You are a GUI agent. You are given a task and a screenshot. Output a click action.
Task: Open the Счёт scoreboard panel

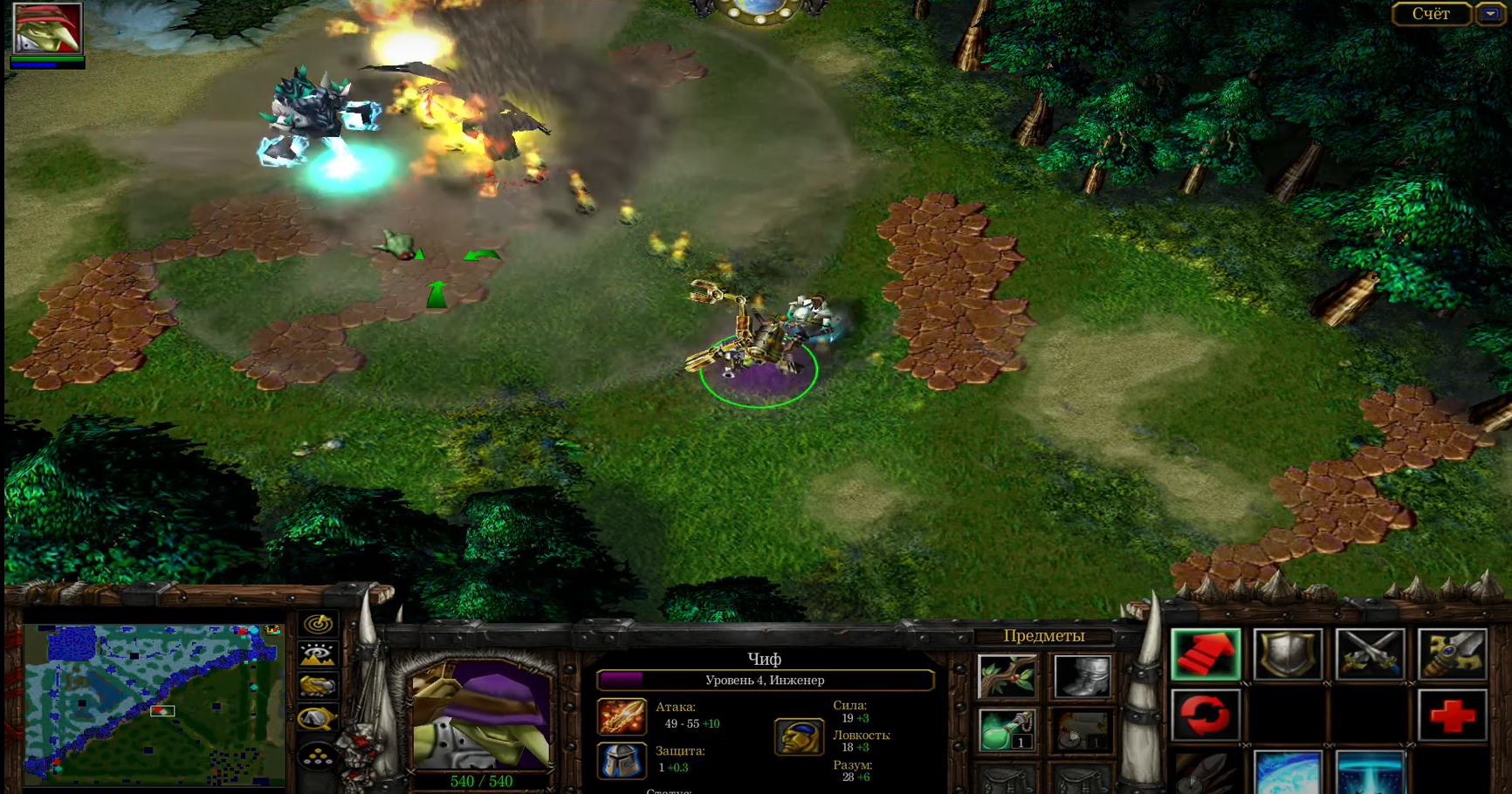[1431, 14]
